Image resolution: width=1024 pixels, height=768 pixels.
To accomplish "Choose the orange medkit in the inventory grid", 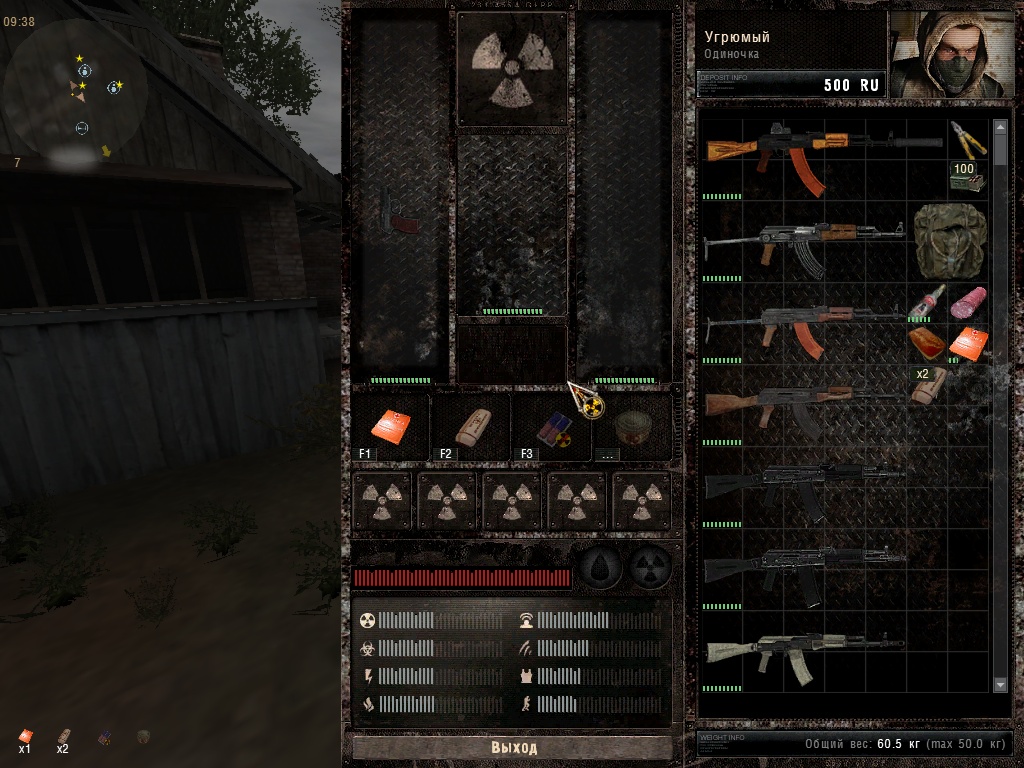I will point(967,343).
